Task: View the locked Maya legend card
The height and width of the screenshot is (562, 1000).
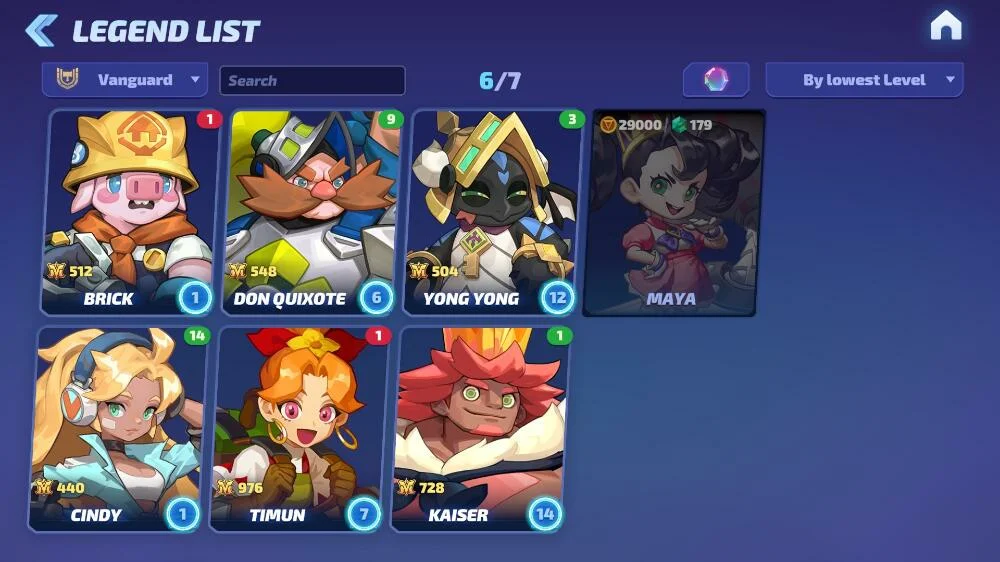Action: pos(674,212)
